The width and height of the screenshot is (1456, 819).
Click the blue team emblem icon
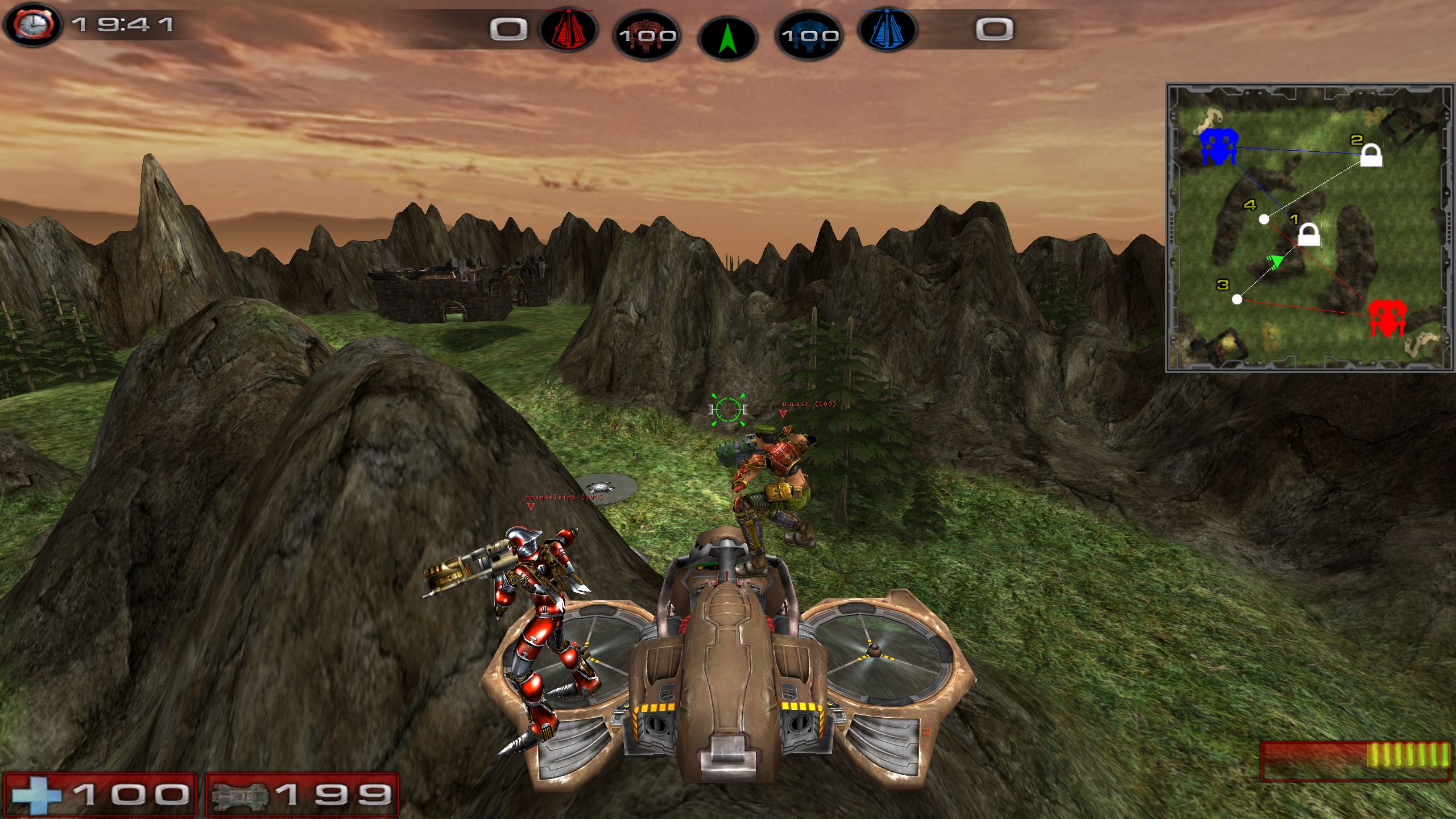pyautogui.click(x=887, y=30)
